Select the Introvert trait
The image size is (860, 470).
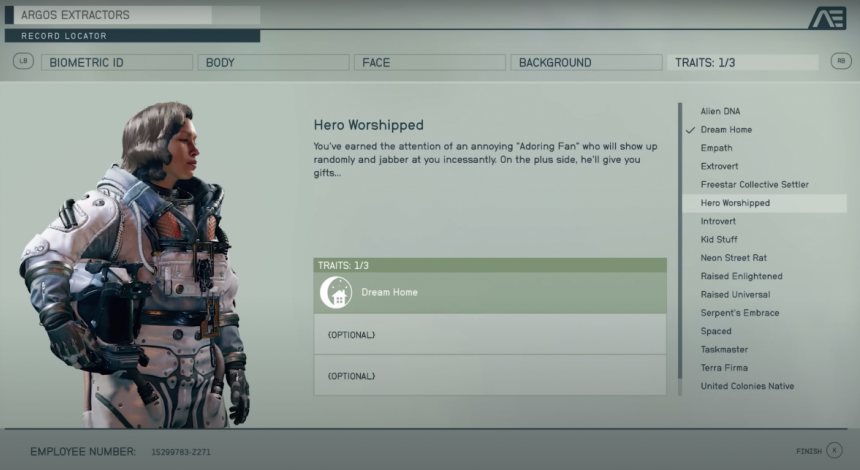coord(718,221)
